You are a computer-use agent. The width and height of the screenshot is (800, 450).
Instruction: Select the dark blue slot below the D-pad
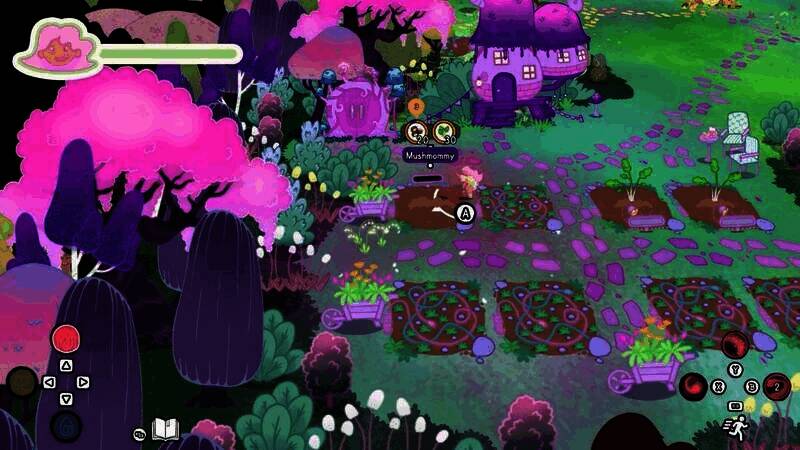tap(66, 426)
